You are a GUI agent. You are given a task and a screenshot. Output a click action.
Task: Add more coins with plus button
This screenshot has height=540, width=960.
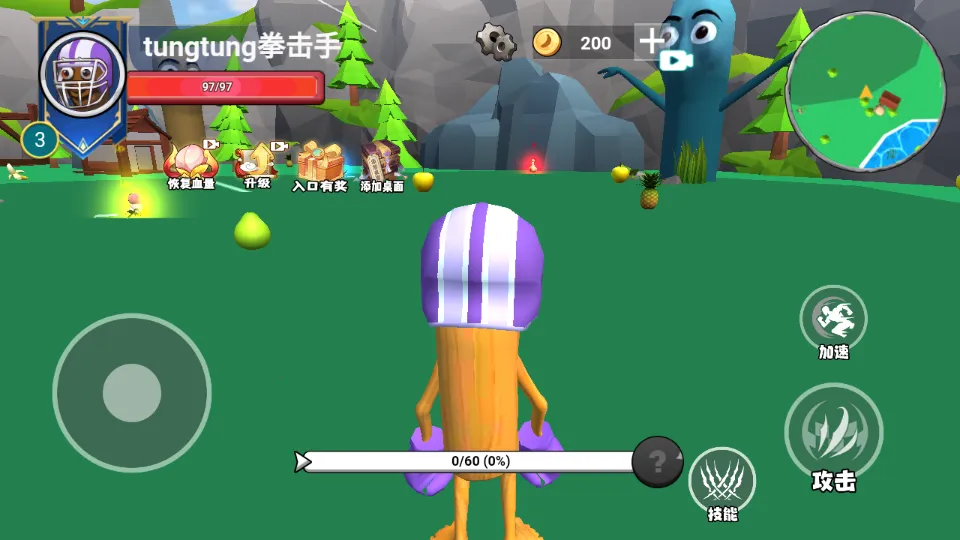[651, 42]
